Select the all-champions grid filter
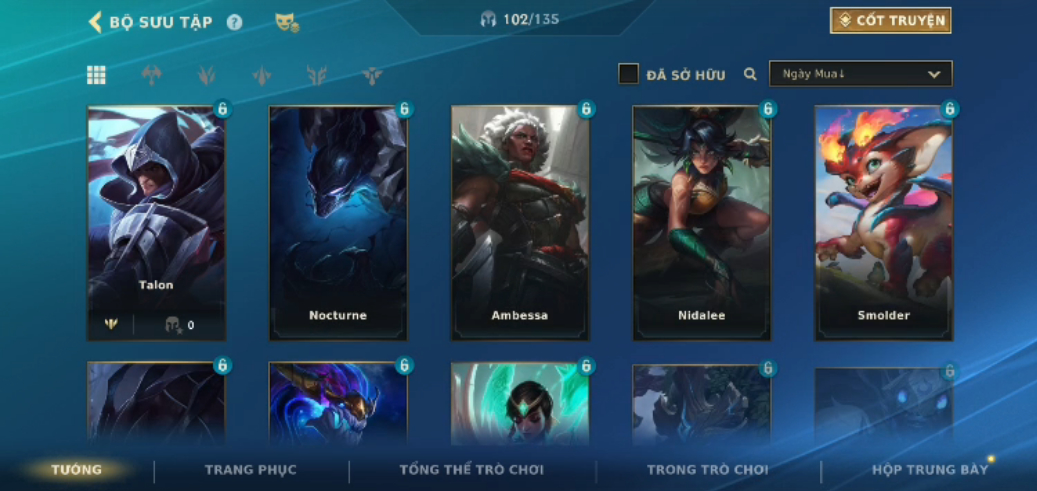Viewport: 1037px width, 491px height. coord(96,75)
